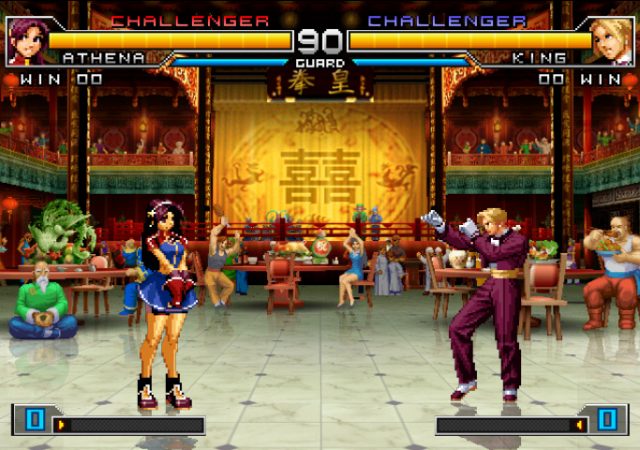Click Athena's character portrait
Viewport: 640px width, 450px height.
(24, 40)
